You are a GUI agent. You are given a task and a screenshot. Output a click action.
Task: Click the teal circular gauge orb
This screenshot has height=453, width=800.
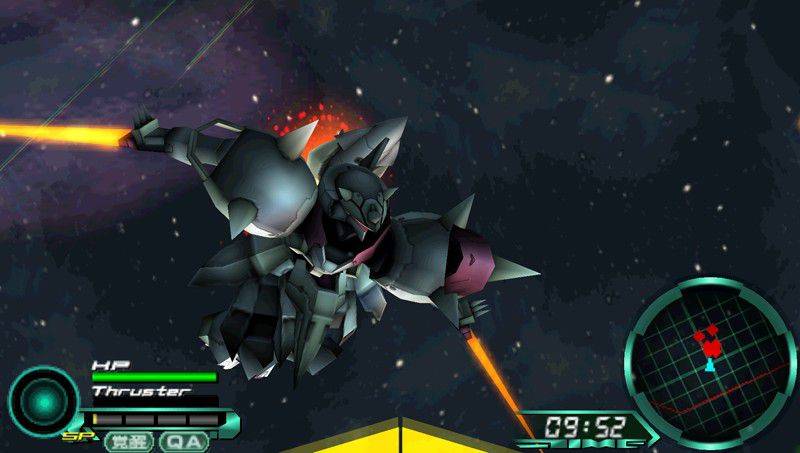tap(43, 400)
